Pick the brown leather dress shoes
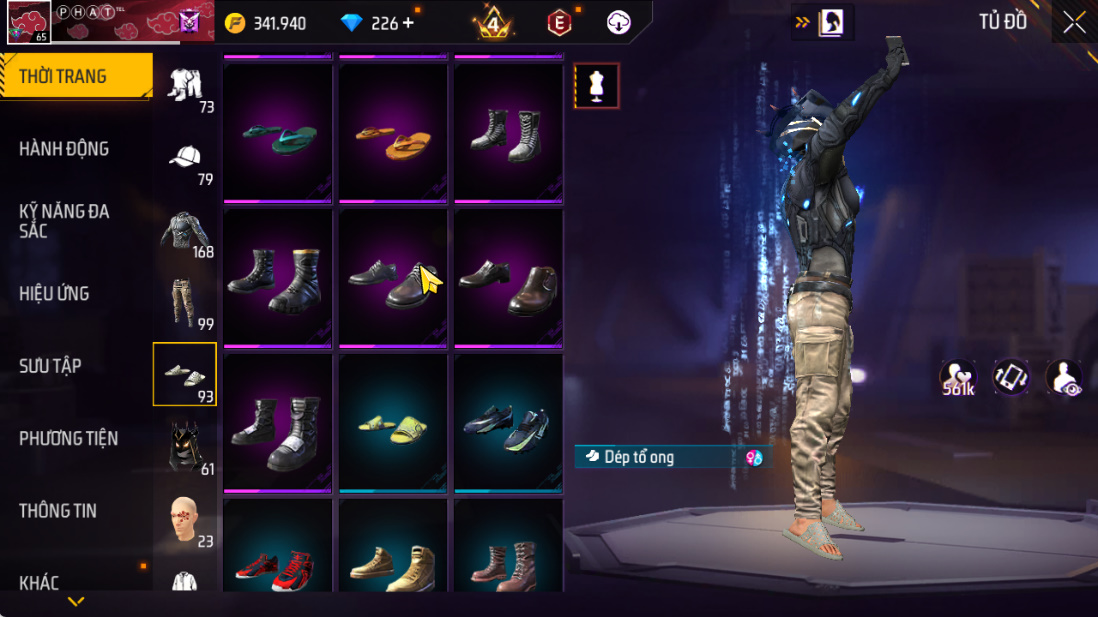The height and width of the screenshot is (617, 1098). [510, 277]
